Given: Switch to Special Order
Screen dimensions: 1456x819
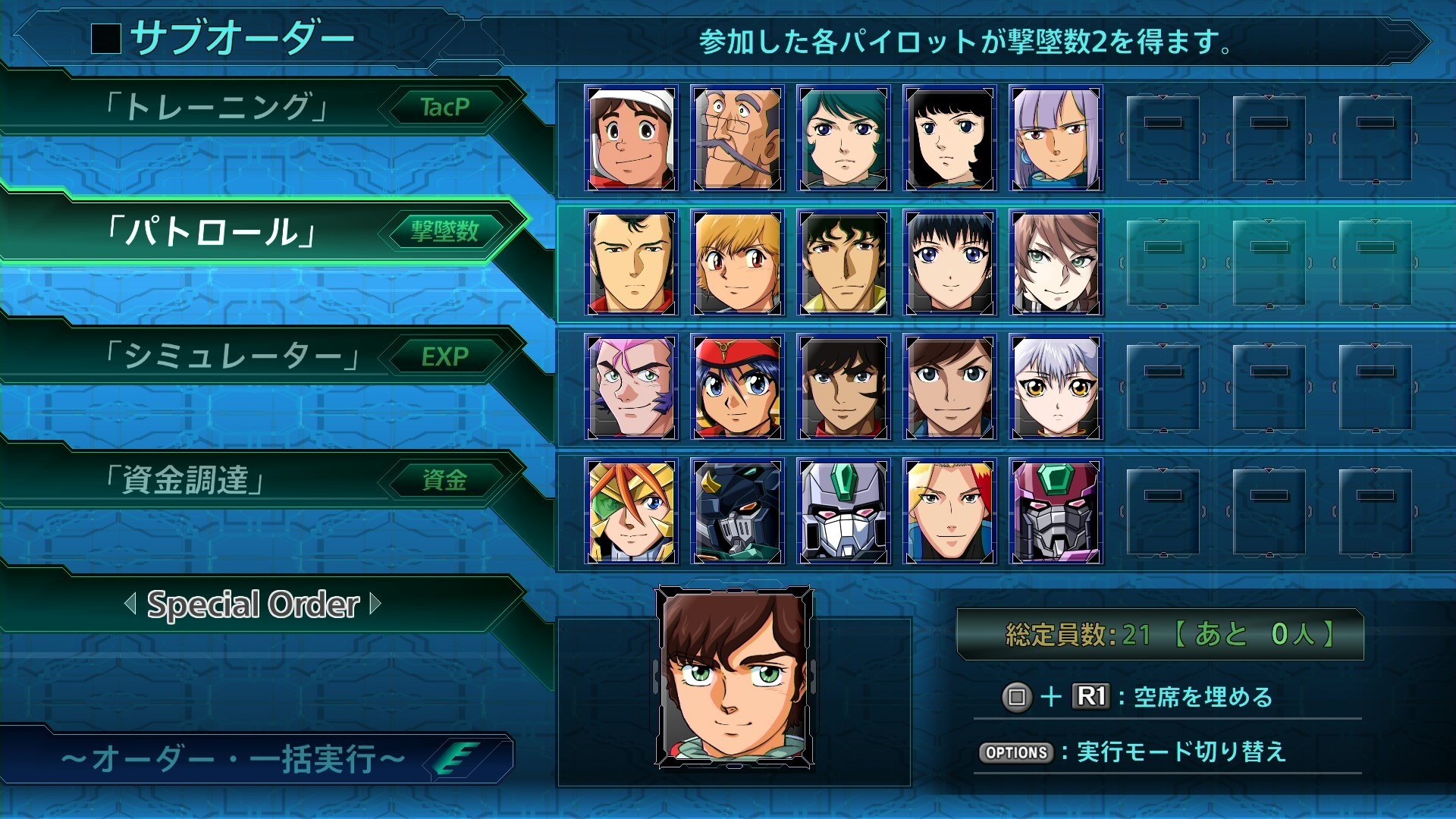Looking at the screenshot, I should point(253,604).
